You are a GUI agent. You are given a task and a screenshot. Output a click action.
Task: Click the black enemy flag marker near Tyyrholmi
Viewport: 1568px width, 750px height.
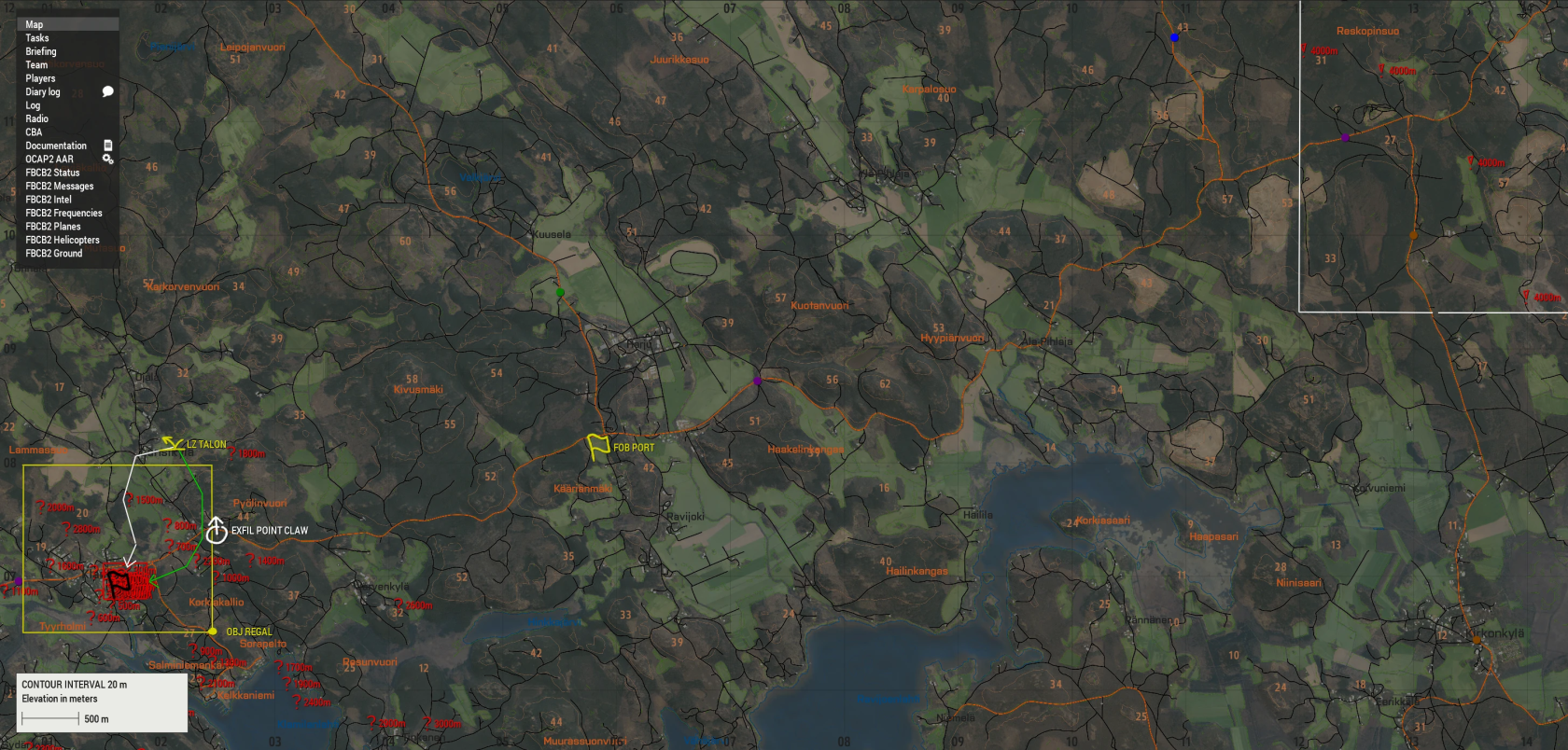[x=117, y=583]
